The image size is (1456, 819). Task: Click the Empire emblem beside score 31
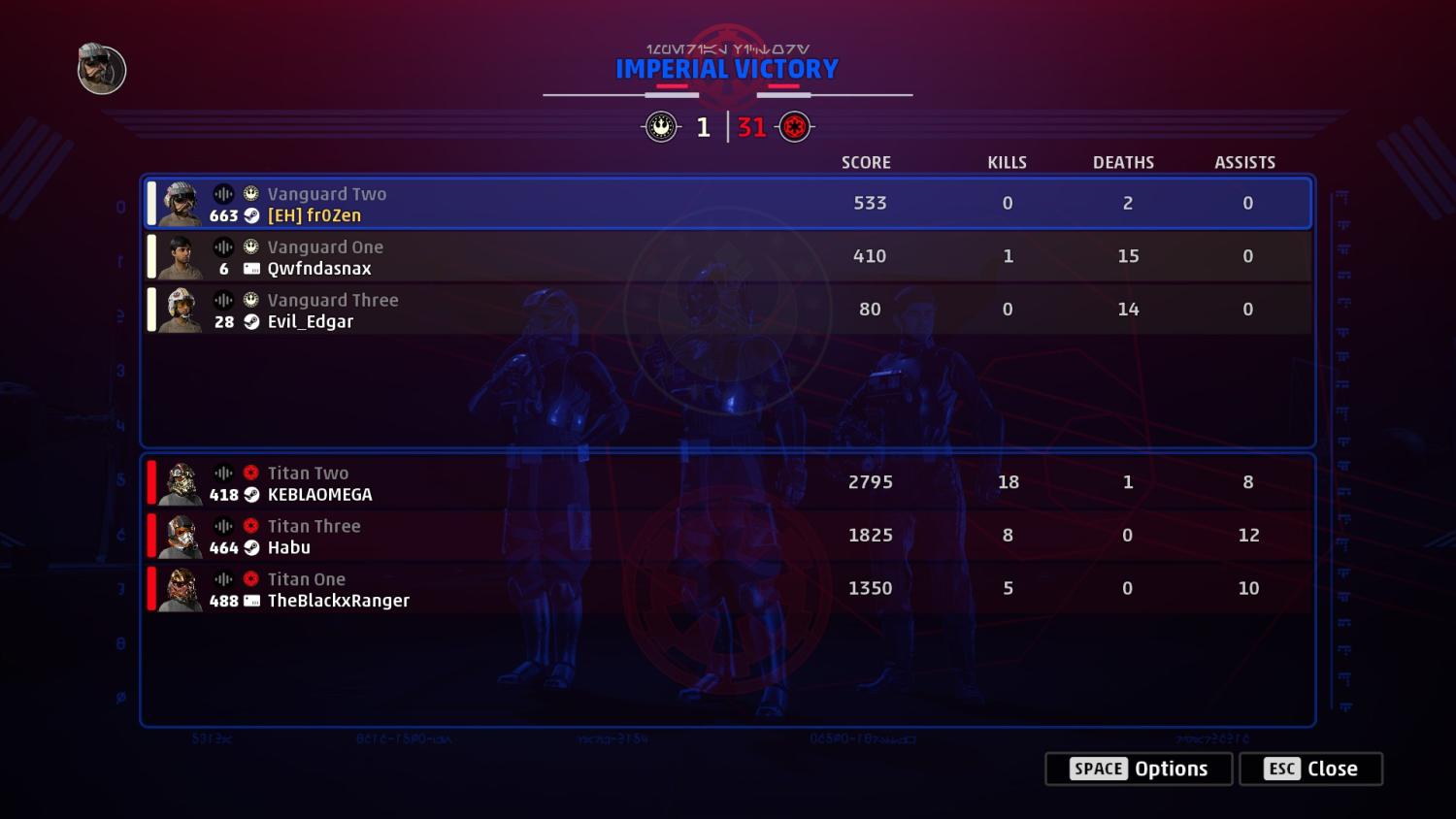[x=794, y=126]
